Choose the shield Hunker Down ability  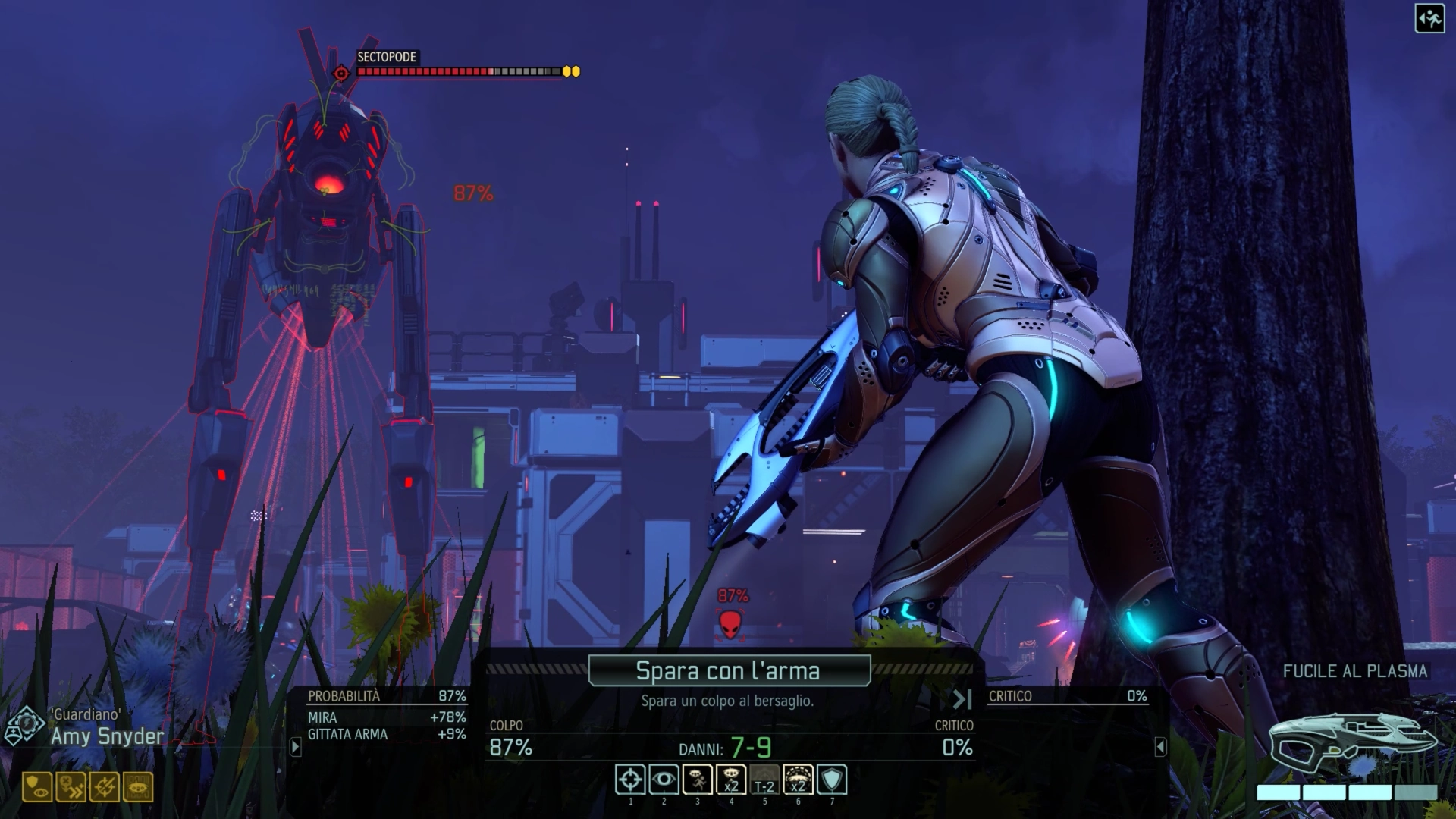832,780
